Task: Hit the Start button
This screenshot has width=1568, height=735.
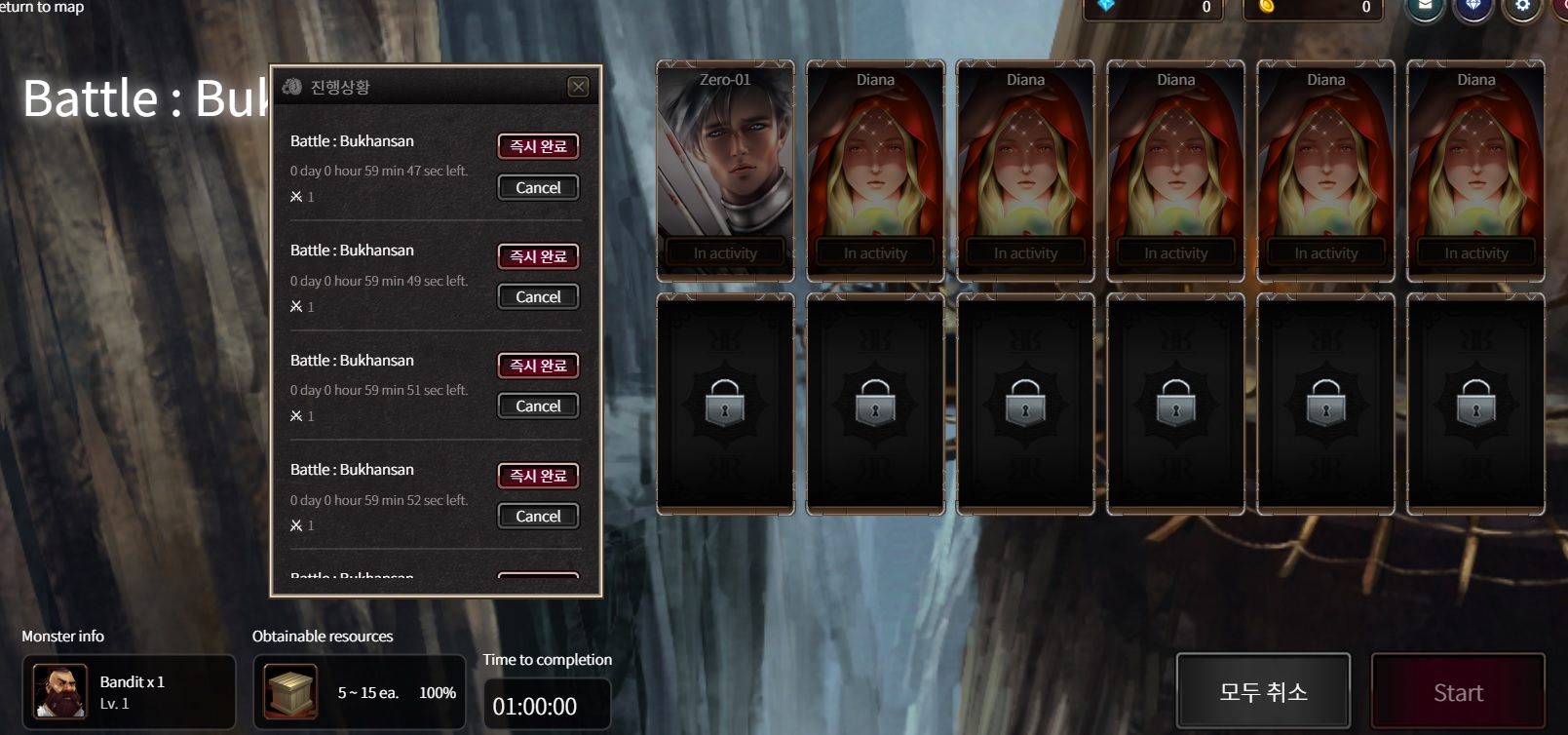Action: (x=1458, y=692)
